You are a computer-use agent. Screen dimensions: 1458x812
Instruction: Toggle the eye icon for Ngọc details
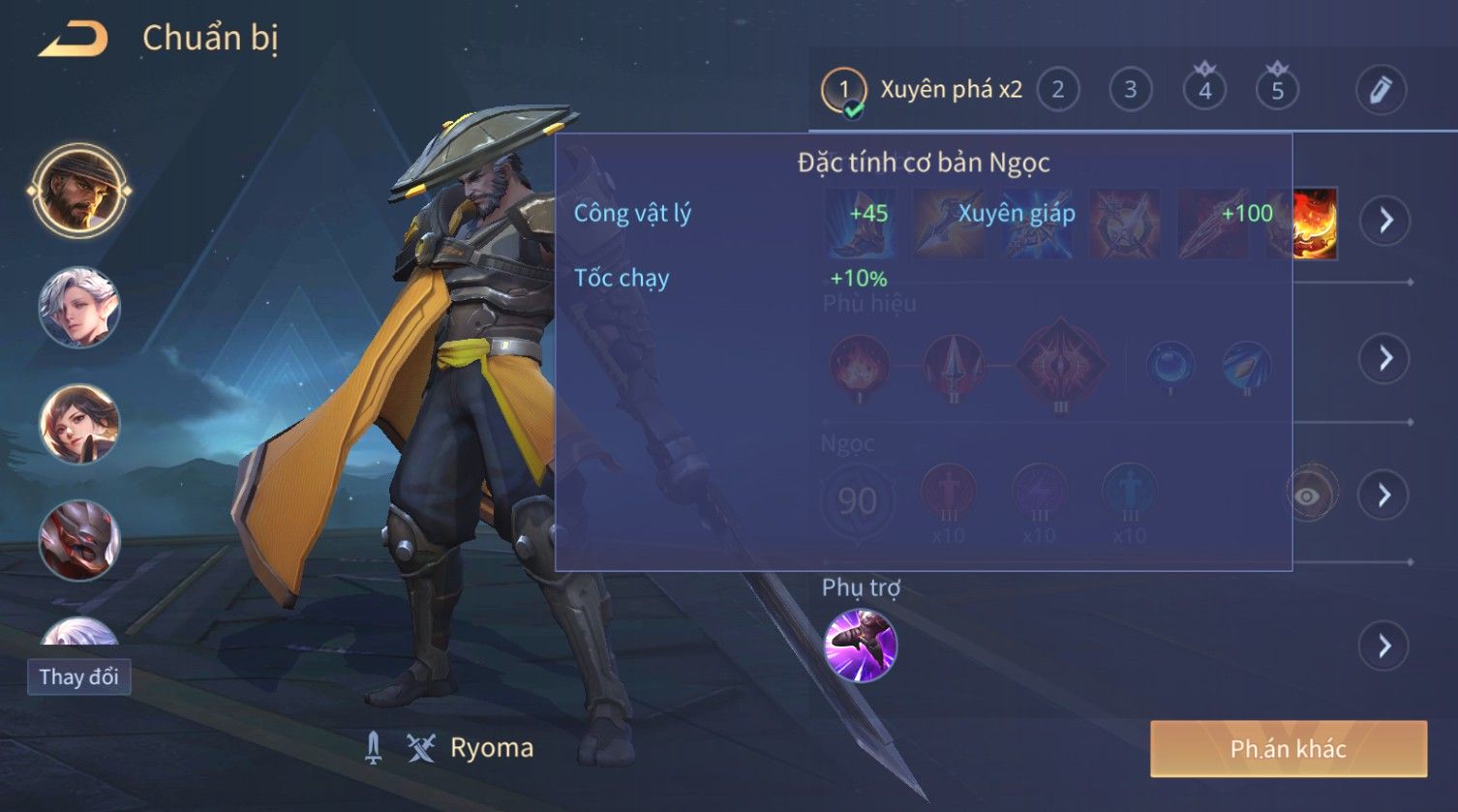point(1308,496)
